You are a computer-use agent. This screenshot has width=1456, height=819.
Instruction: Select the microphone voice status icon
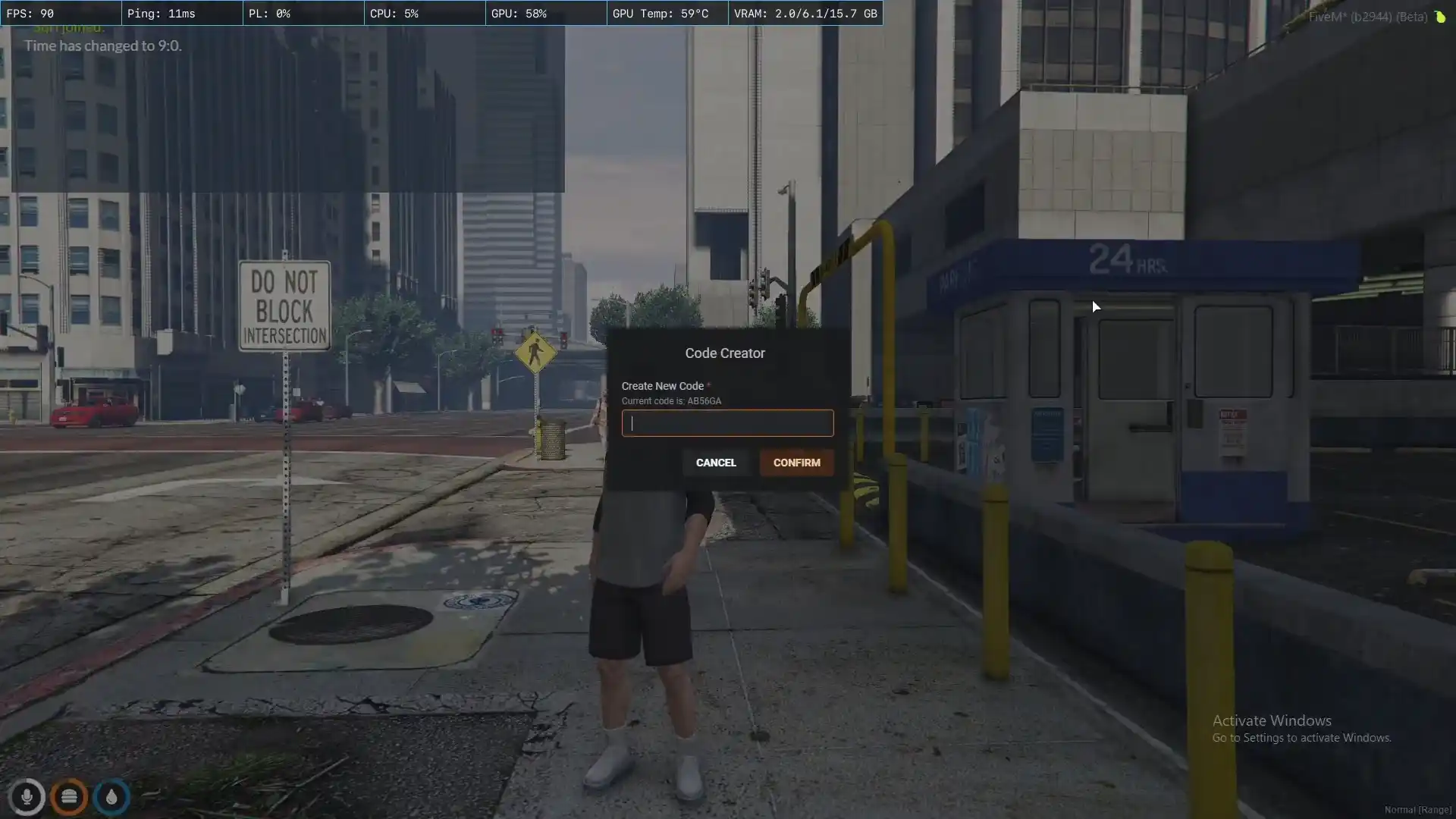[x=27, y=797]
